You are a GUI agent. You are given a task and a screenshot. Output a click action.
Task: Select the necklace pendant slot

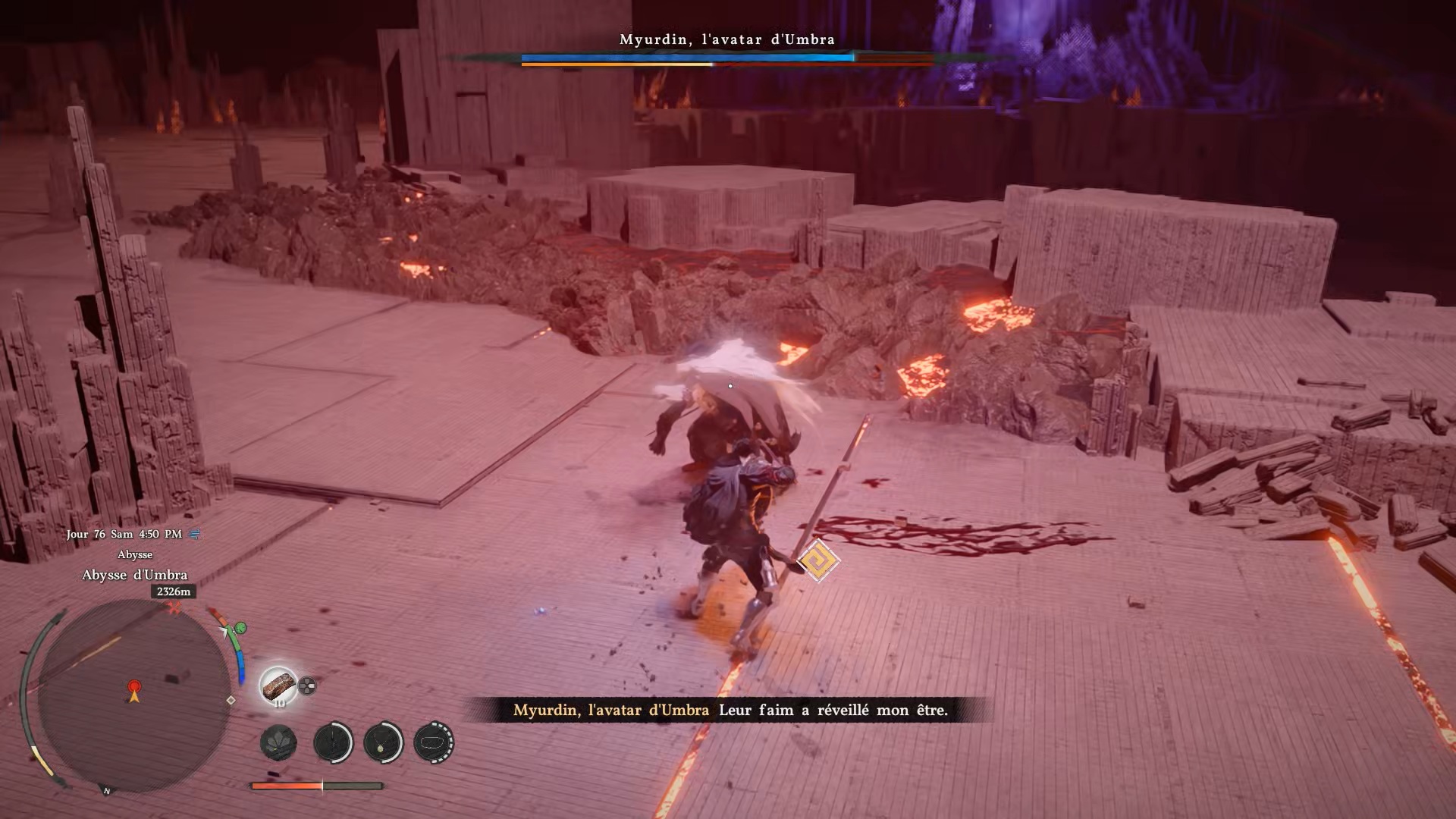click(x=383, y=742)
